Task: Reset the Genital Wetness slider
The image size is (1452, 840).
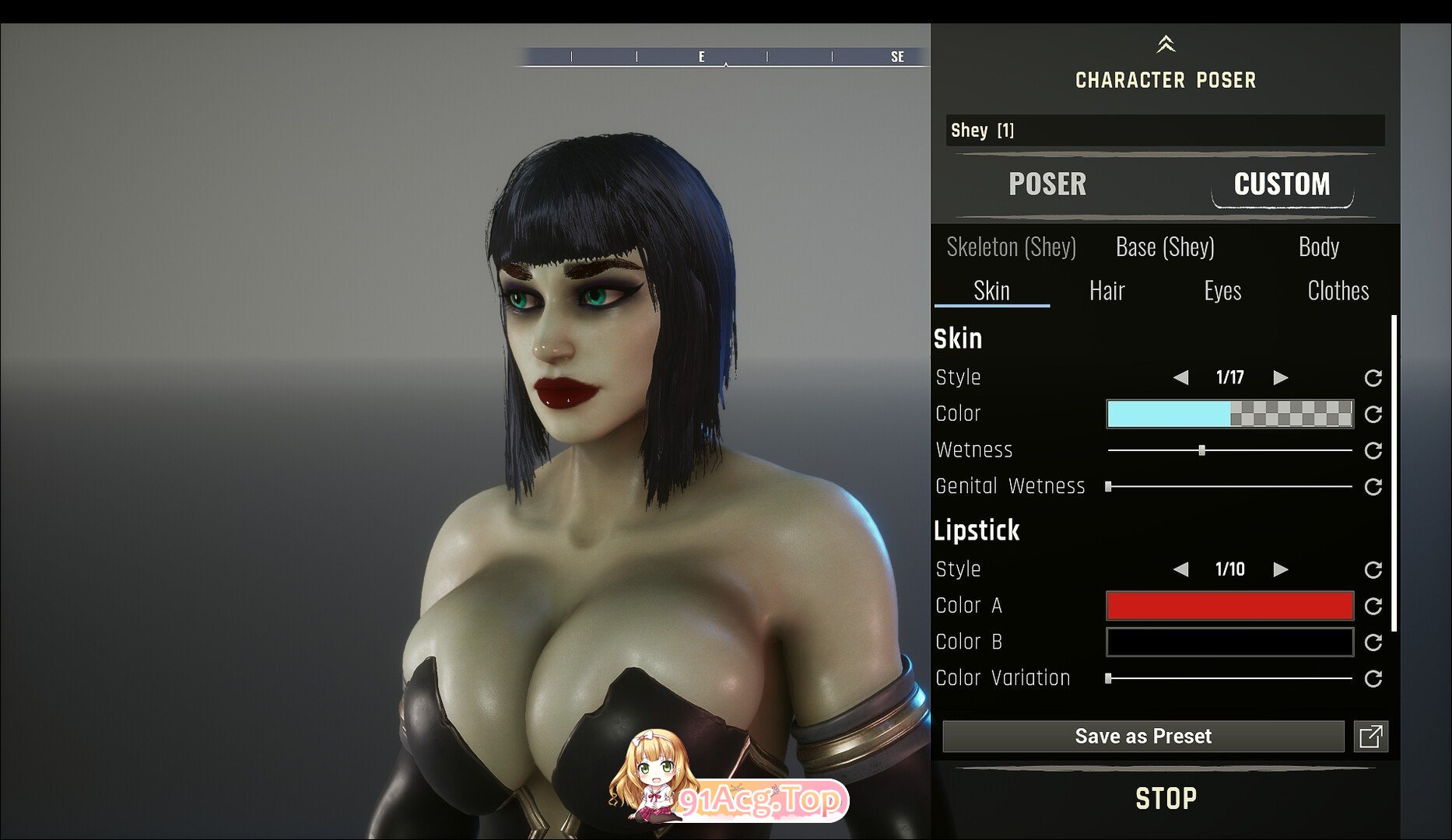Action: click(x=1373, y=487)
